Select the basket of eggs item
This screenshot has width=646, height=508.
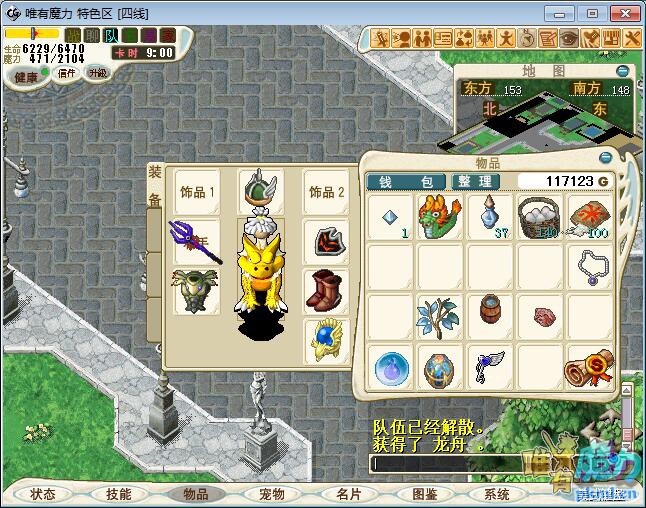[x=539, y=217]
